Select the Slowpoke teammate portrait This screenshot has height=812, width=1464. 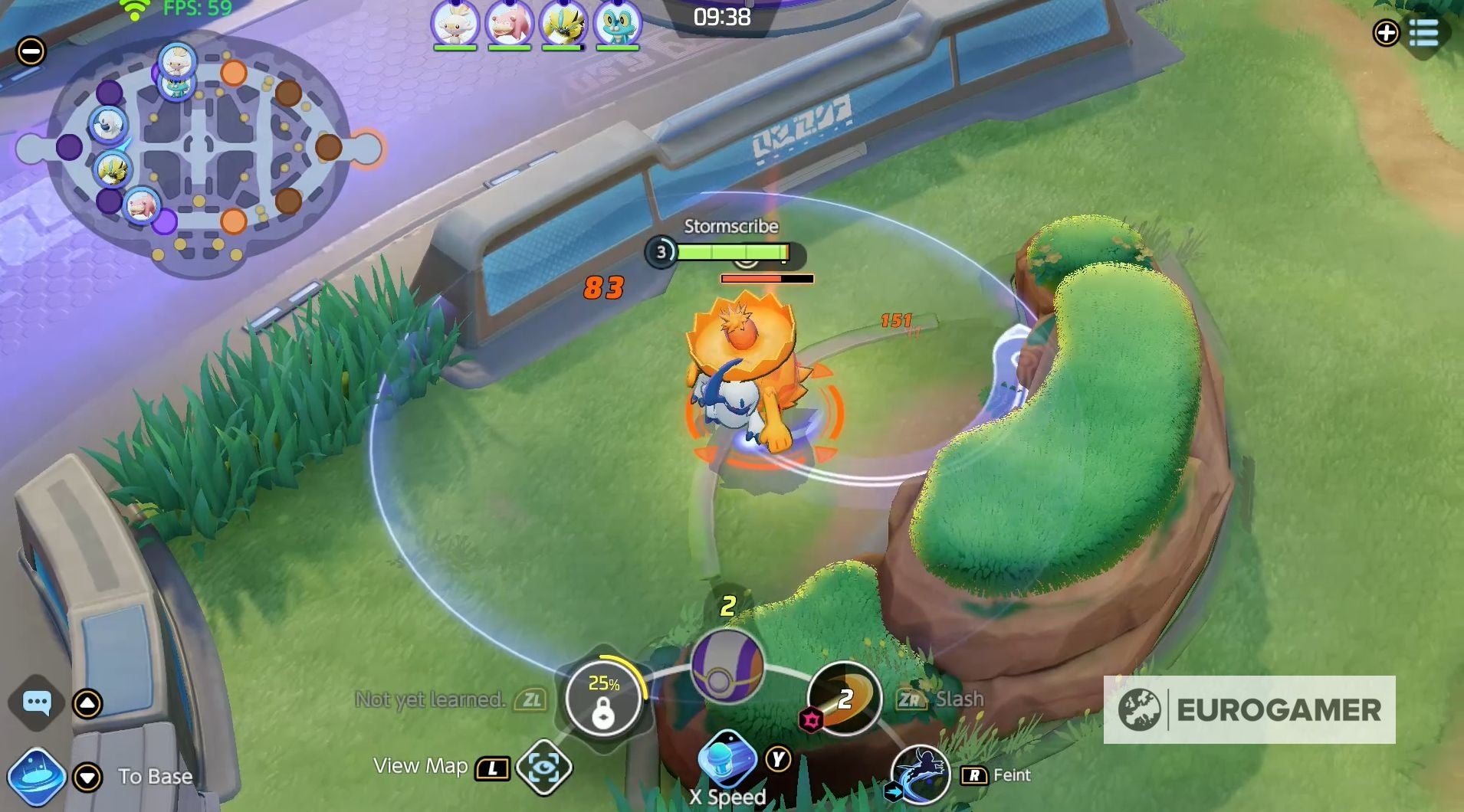click(x=509, y=23)
